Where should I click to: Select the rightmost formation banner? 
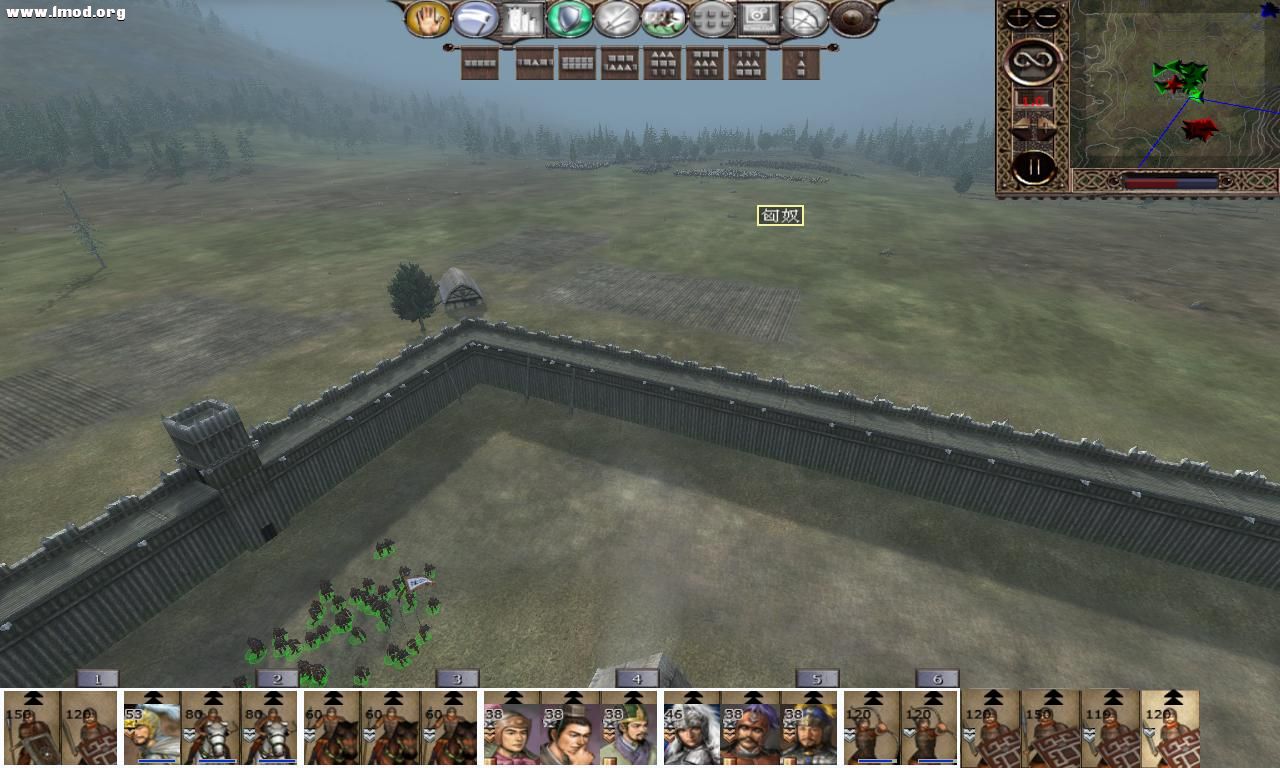(x=800, y=63)
